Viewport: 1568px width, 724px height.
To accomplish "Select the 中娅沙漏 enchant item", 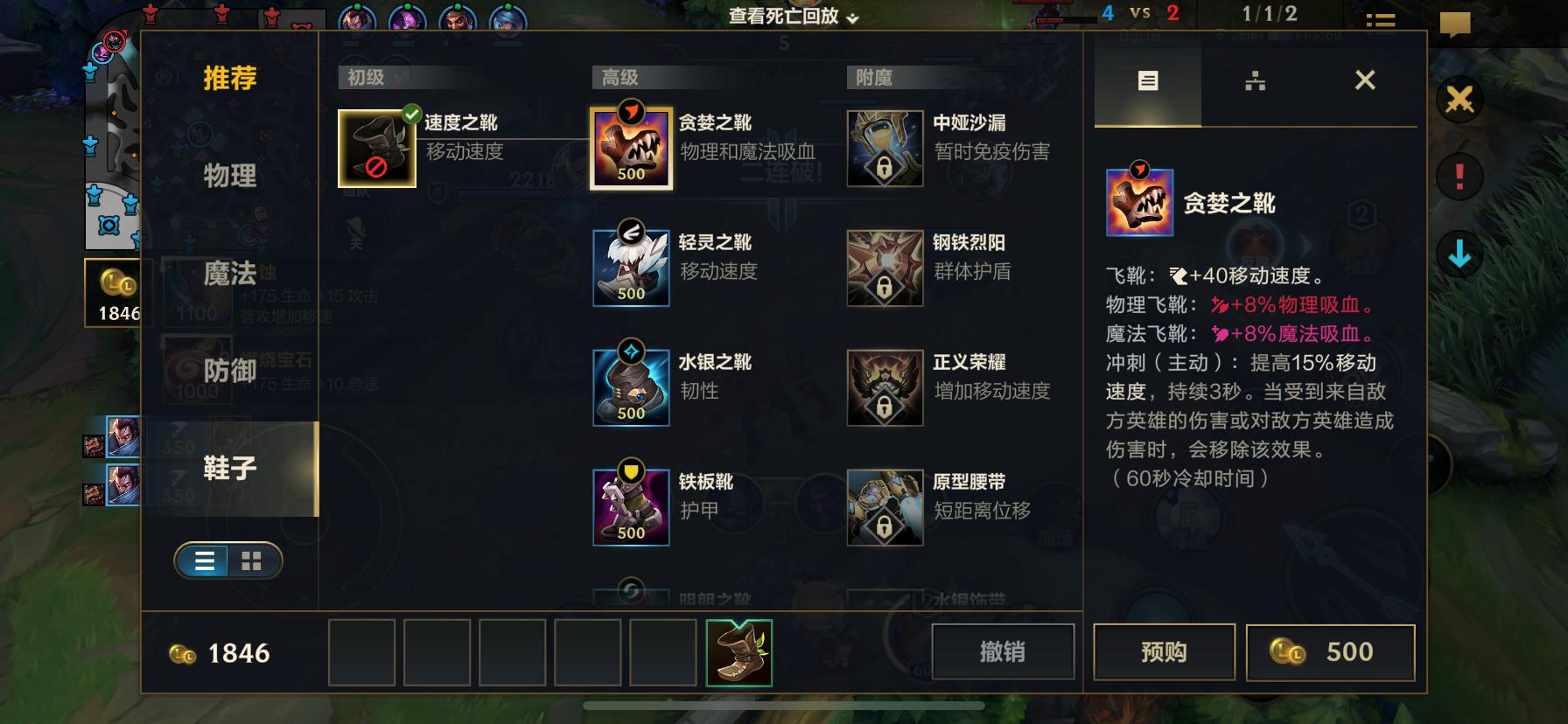I will [x=884, y=147].
